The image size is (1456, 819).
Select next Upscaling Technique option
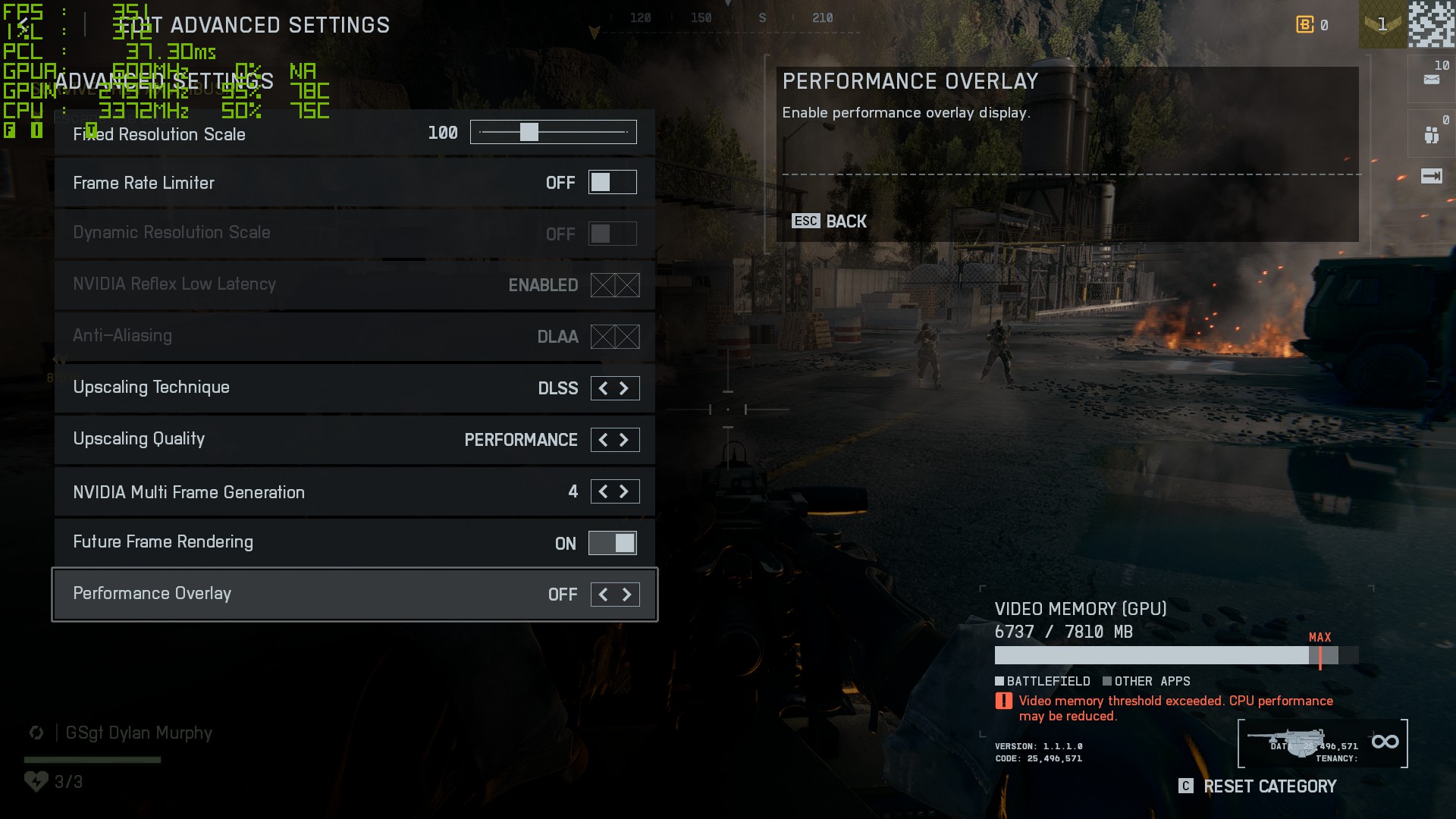624,388
